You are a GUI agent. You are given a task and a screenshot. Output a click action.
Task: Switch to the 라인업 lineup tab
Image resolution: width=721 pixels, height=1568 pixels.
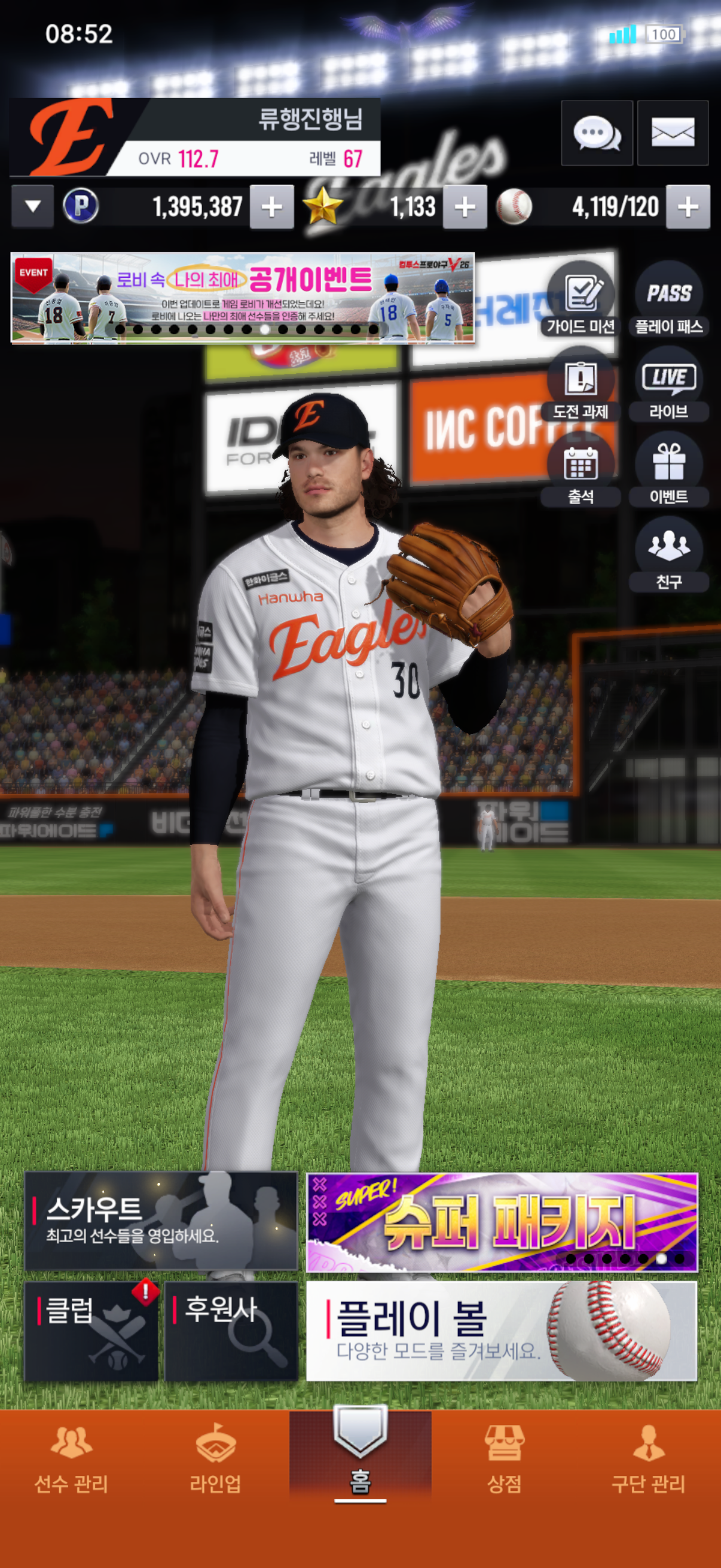click(x=215, y=1459)
